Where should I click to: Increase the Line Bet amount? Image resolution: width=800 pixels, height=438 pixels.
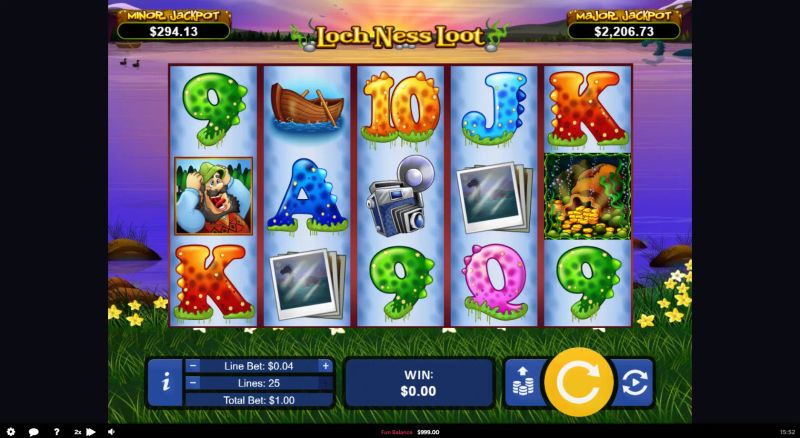click(325, 366)
